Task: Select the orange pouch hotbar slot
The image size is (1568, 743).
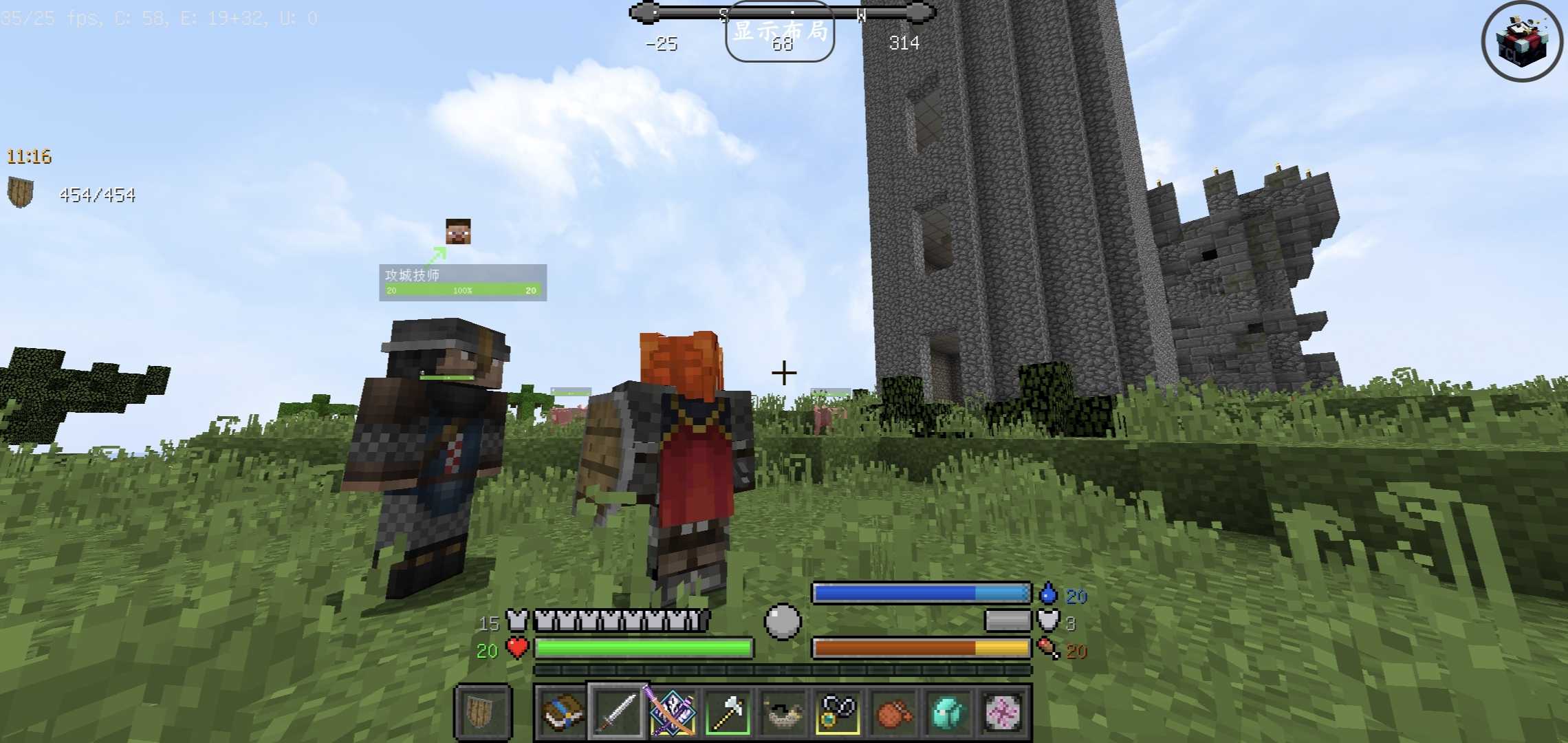Action: [893, 713]
